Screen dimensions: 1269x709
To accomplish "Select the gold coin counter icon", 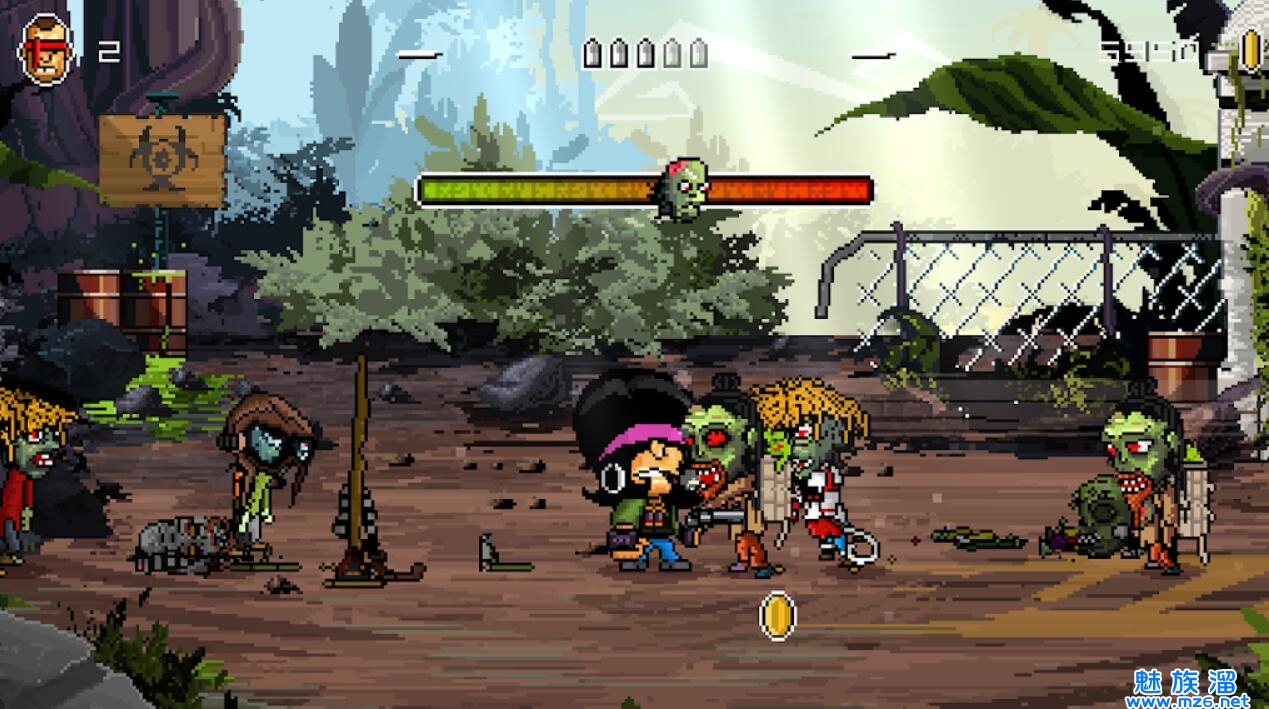I will point(1250,49).
